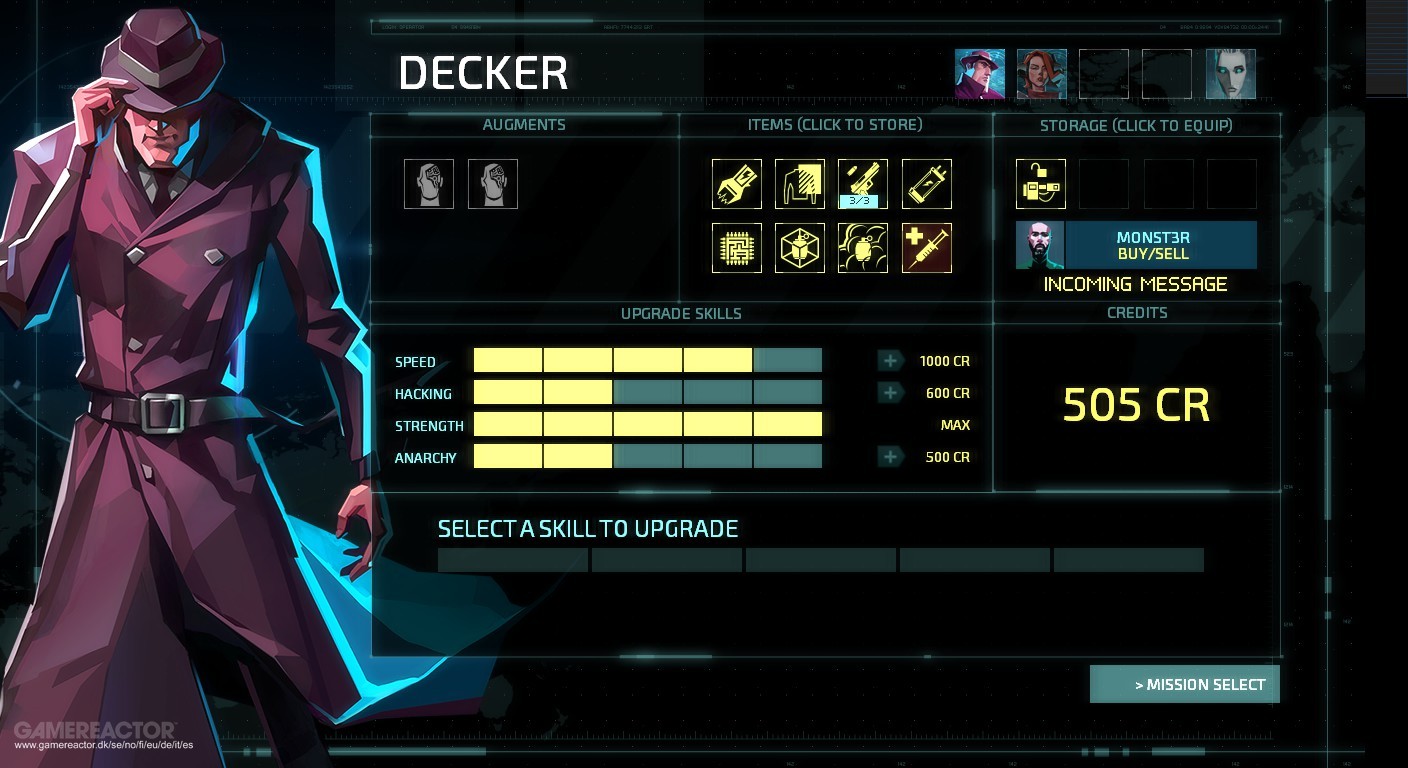
Task: Select the processor chip item
Action: click(736, 247)
